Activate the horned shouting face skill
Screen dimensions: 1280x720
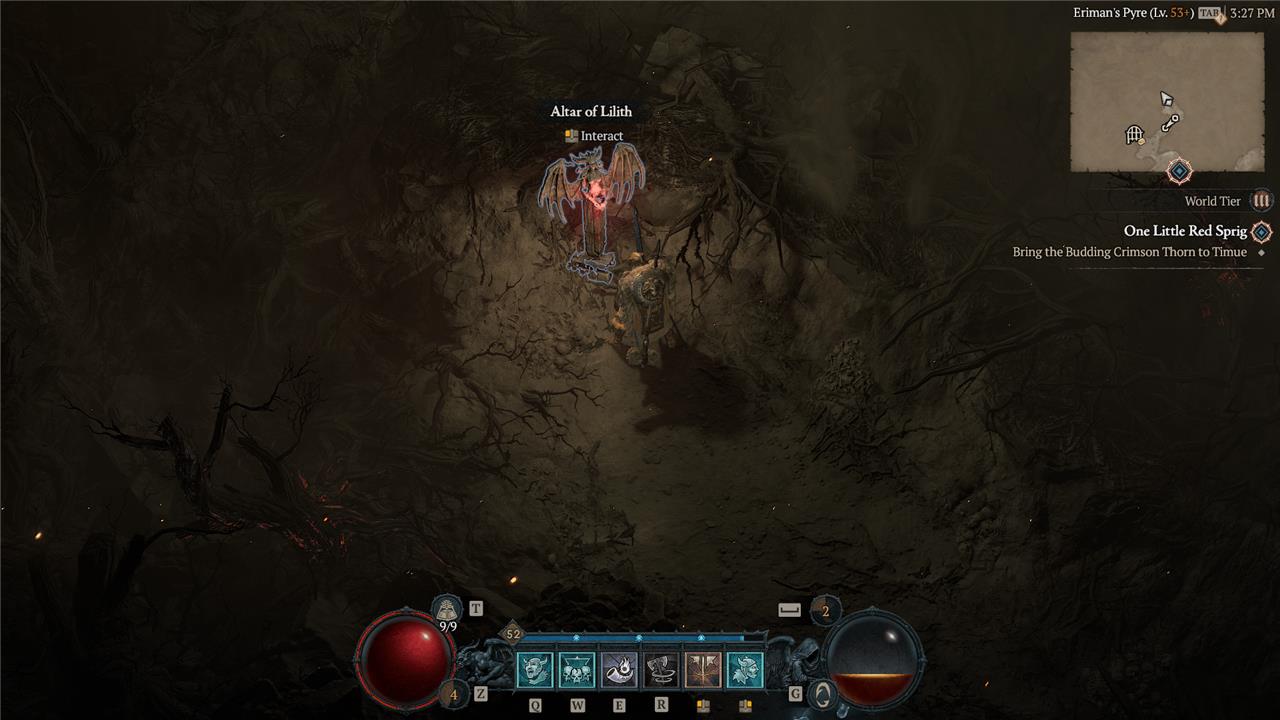[535, 670]
